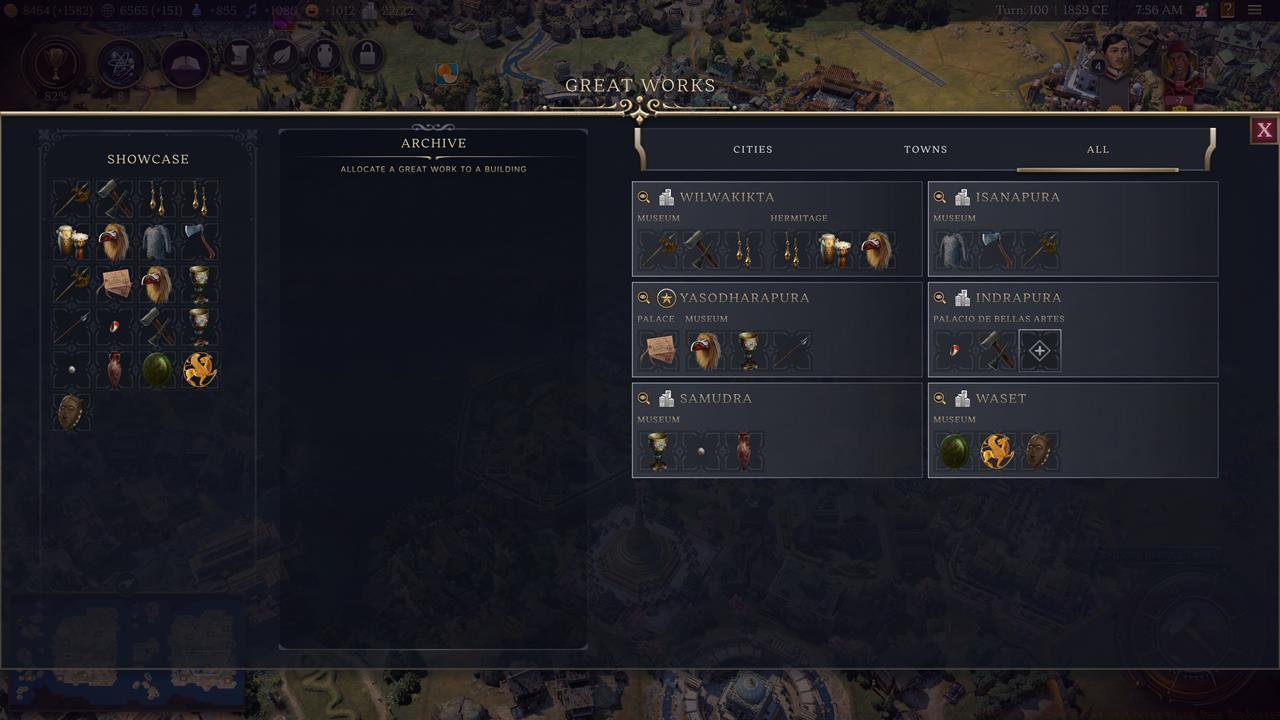Click the empty plus slot in Palacio de Bellas Artes
The image size is (1280, 720).
pyautogui.click(x=1039, y=350)
